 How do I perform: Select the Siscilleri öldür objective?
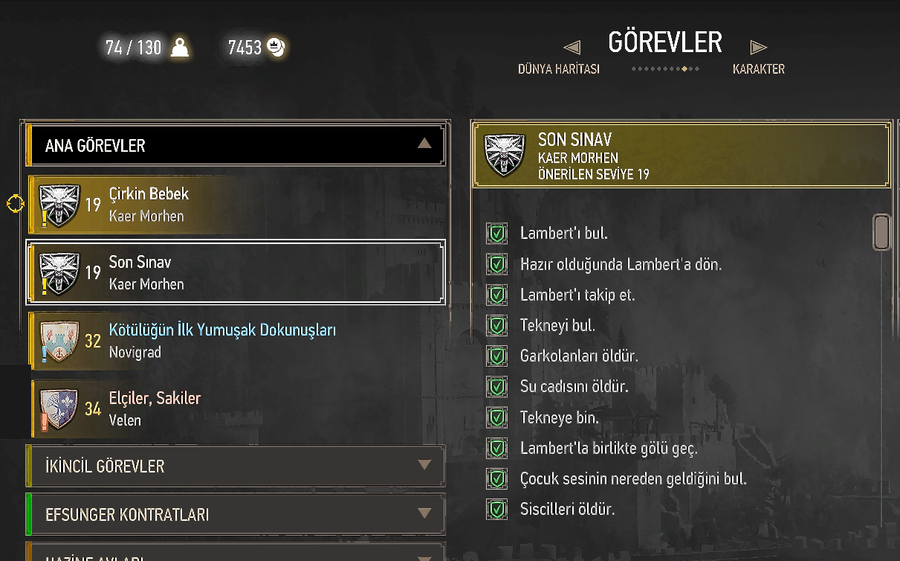[x=567, y=509]
